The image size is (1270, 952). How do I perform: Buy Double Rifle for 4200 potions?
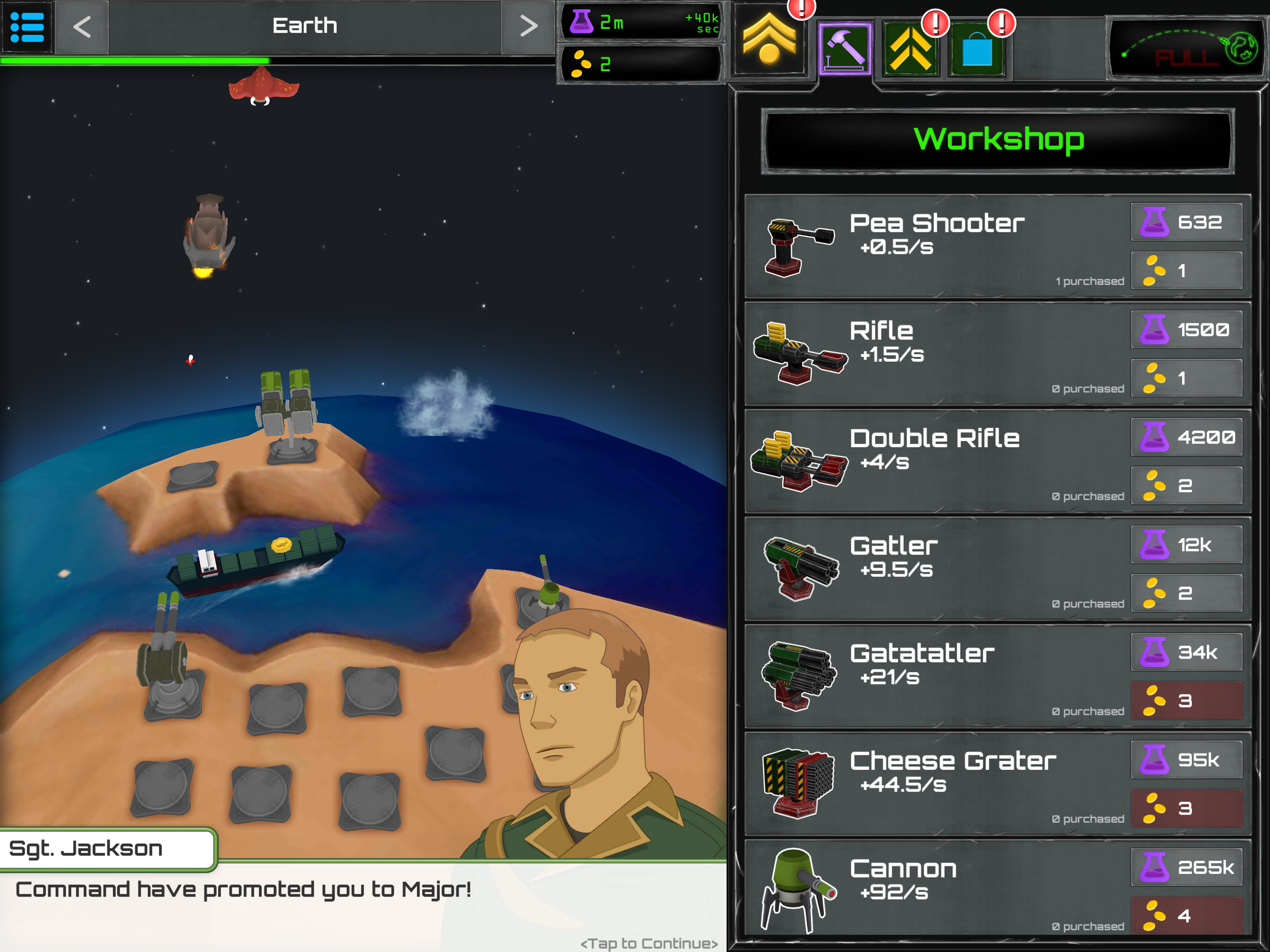[x=1186, y=437]
